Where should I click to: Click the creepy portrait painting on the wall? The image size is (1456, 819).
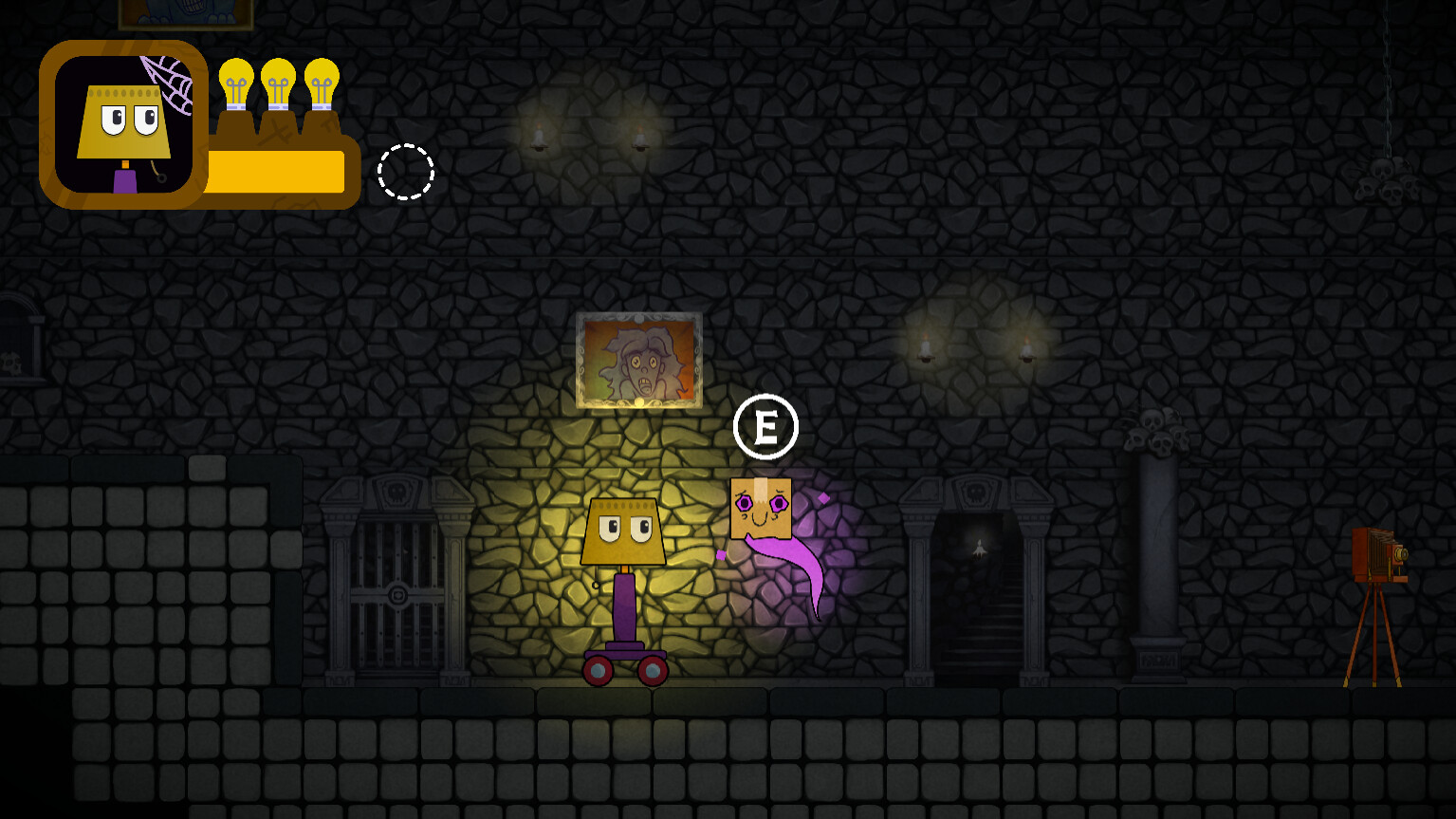click(639, 361)
